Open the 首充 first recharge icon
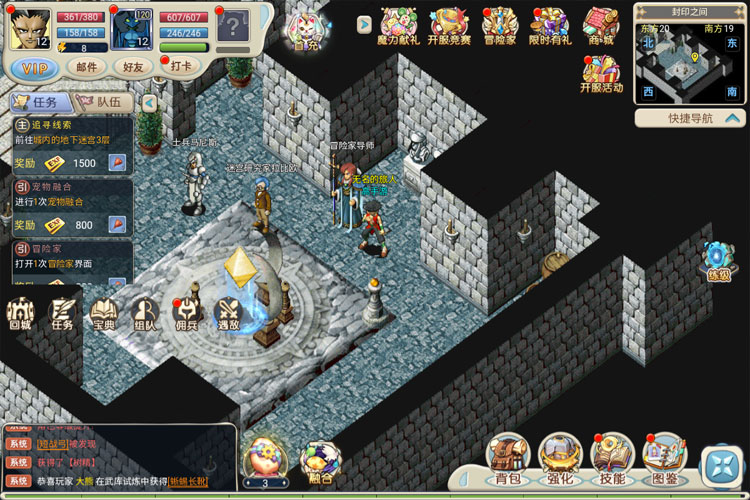The height and width of the screenshot is (500, 750). pyautogui.click(x=304, y=31)
